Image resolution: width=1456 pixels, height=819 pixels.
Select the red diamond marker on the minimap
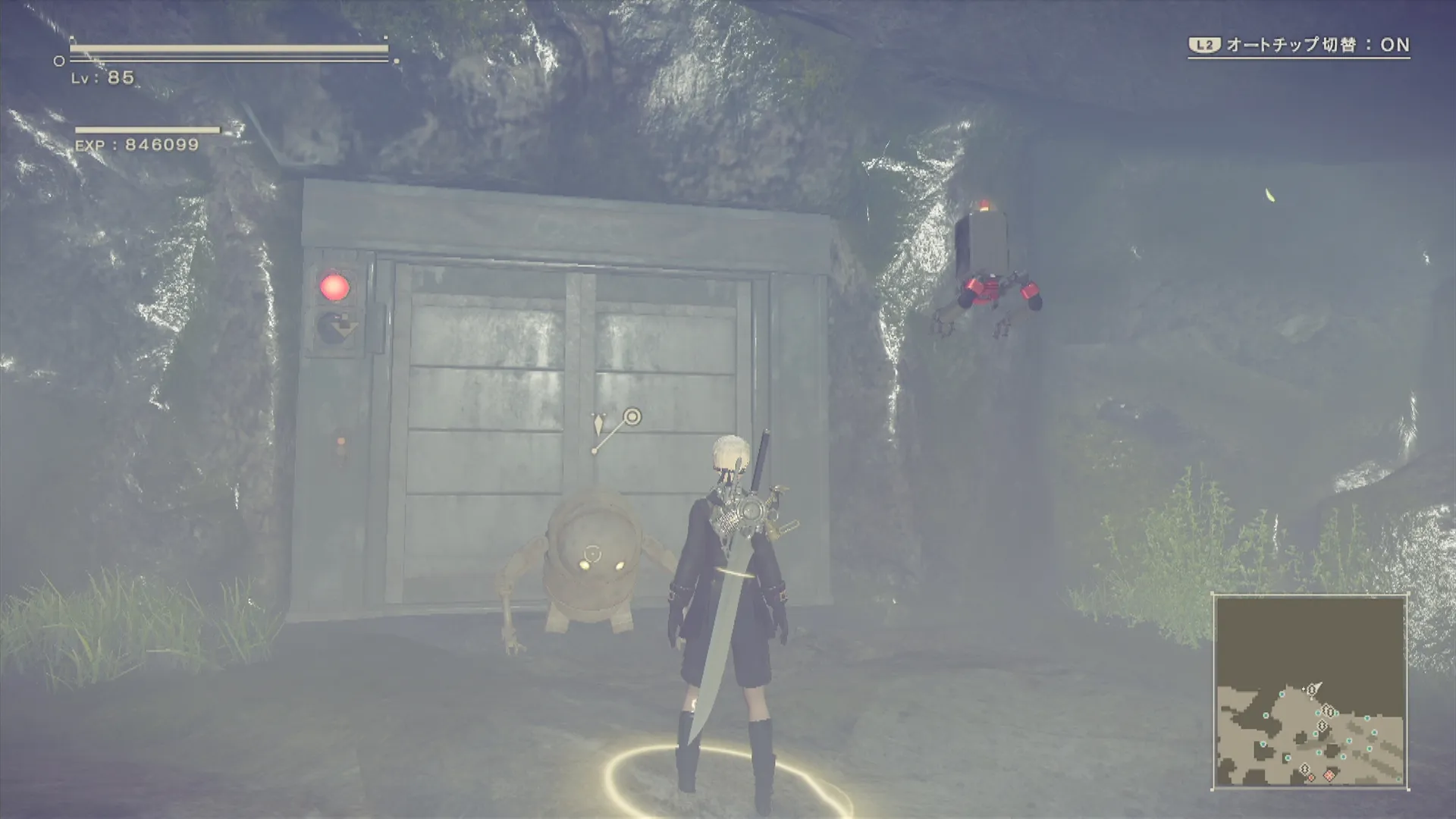(1329, 775)
